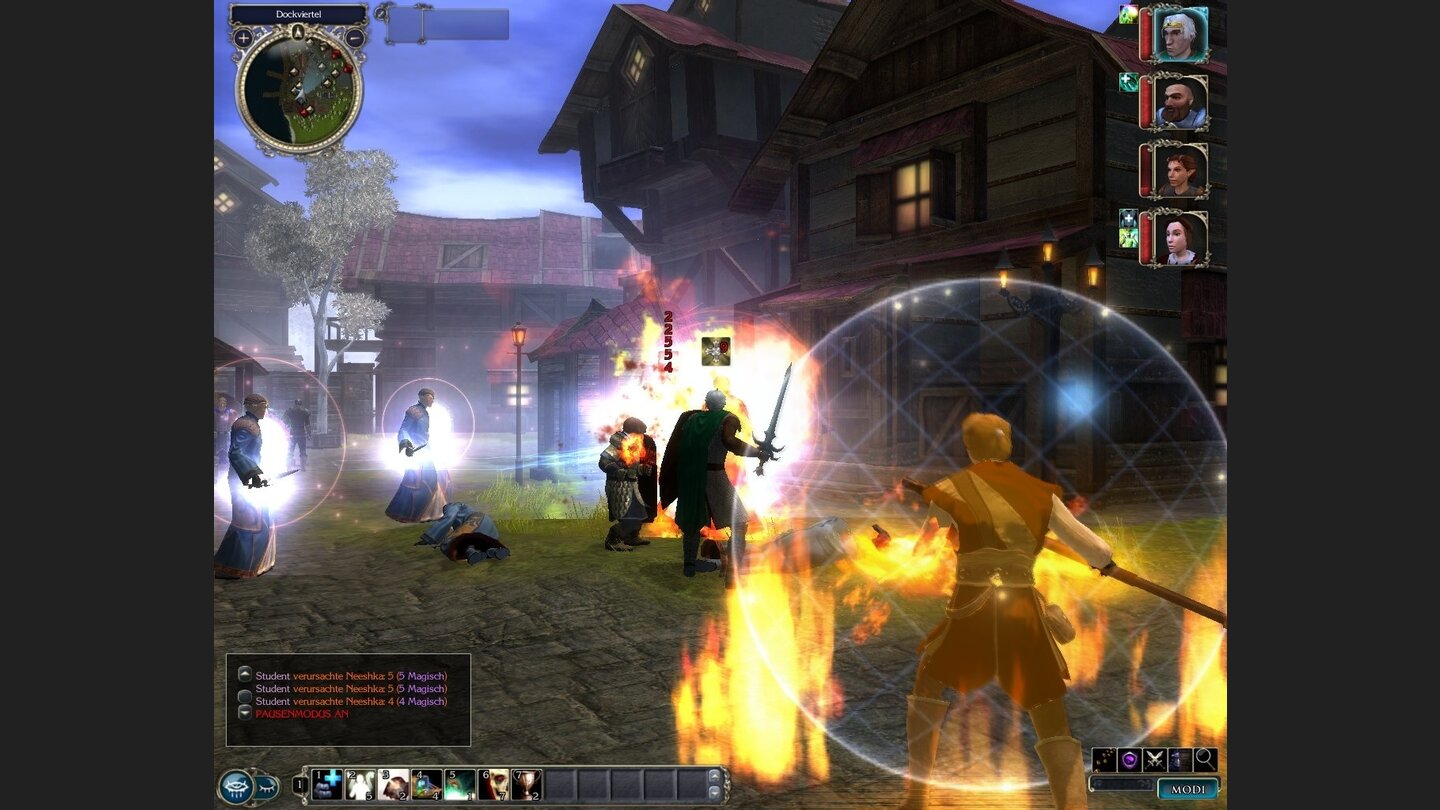The image size is (1440, 810).
Task: Click the sparkle effects mode icon
Action: click(1104, 760)
